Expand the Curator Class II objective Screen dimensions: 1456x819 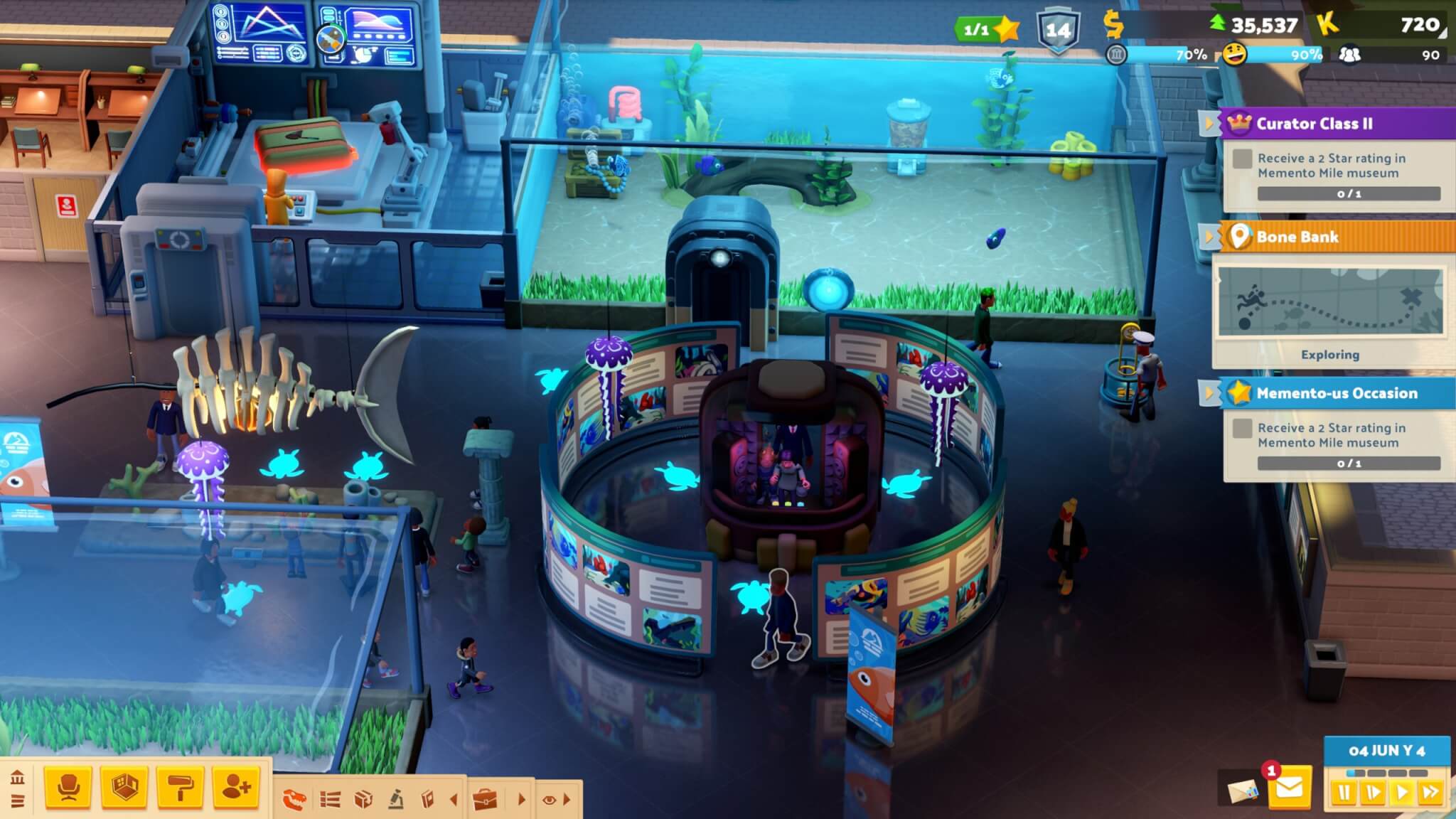pos(1209,124)
